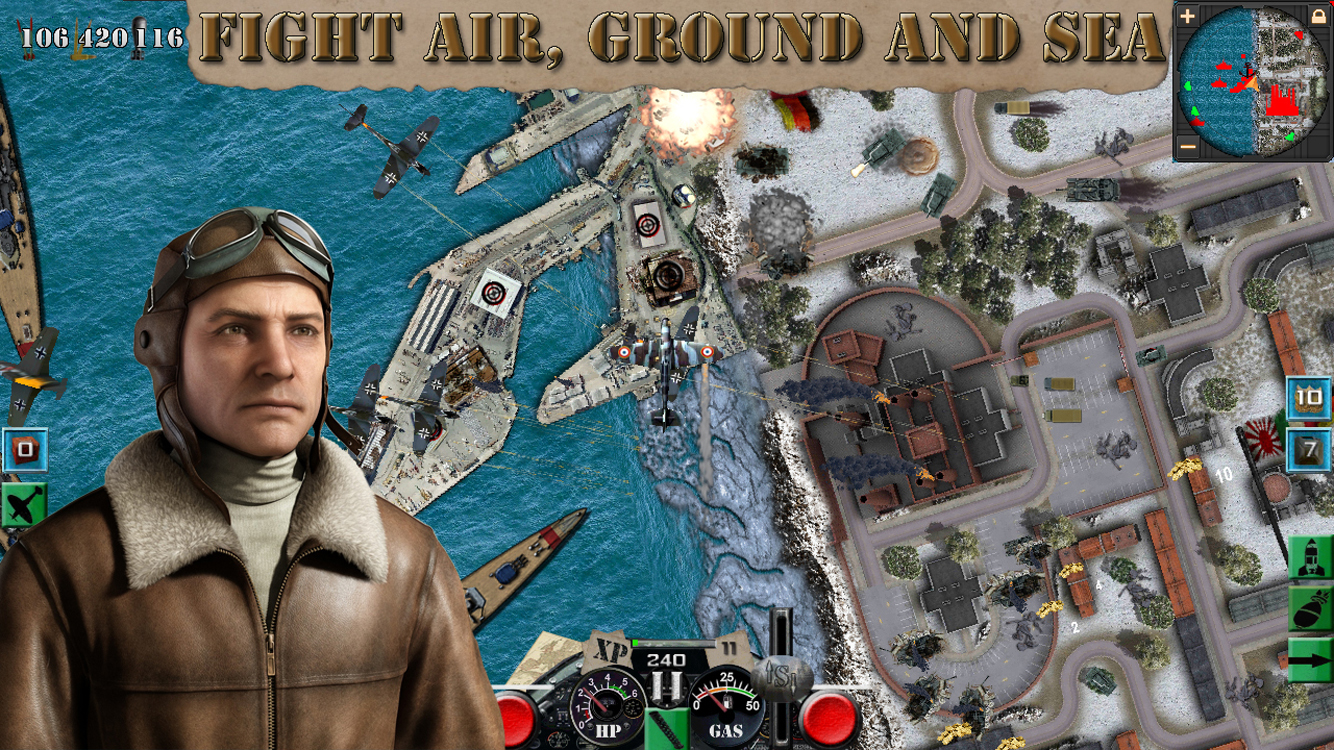Click the XP level badge showing 11
The image size is (1334, 750).
click(x=727, y=646)
